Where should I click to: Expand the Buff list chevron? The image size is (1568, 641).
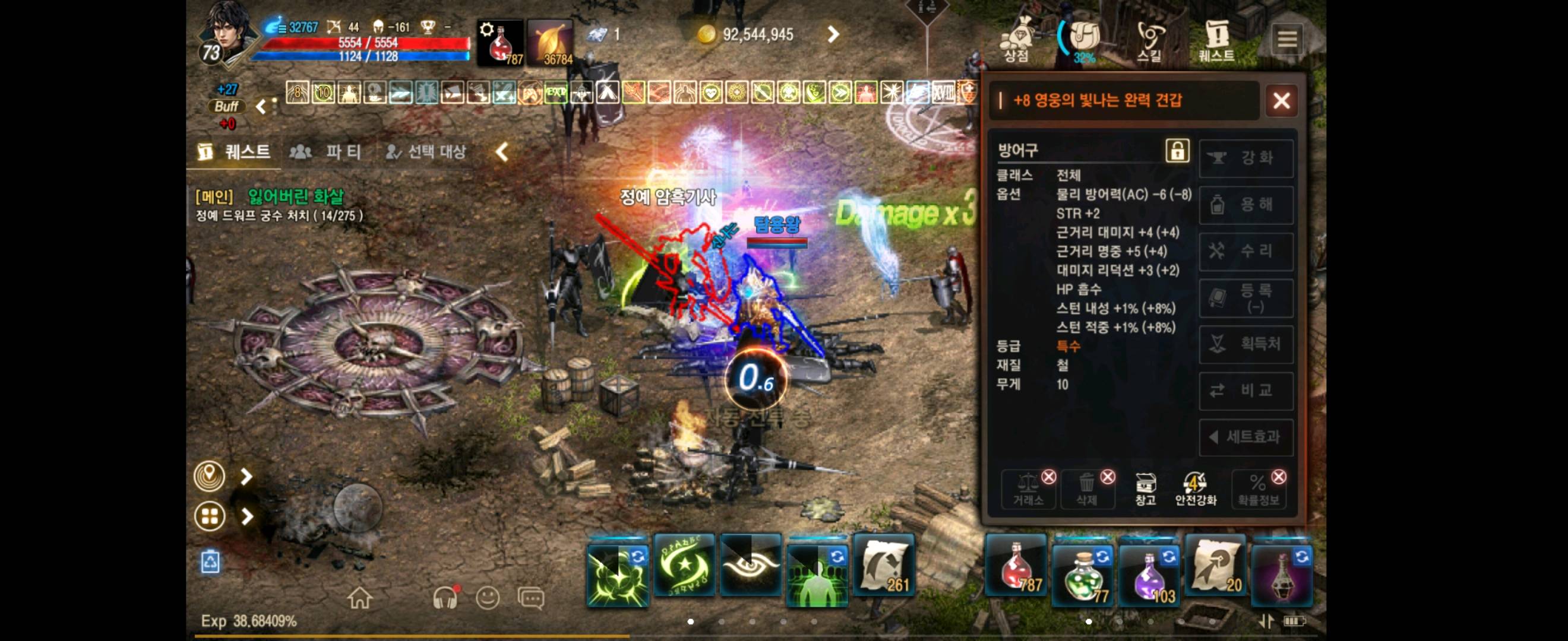(261, 105)
